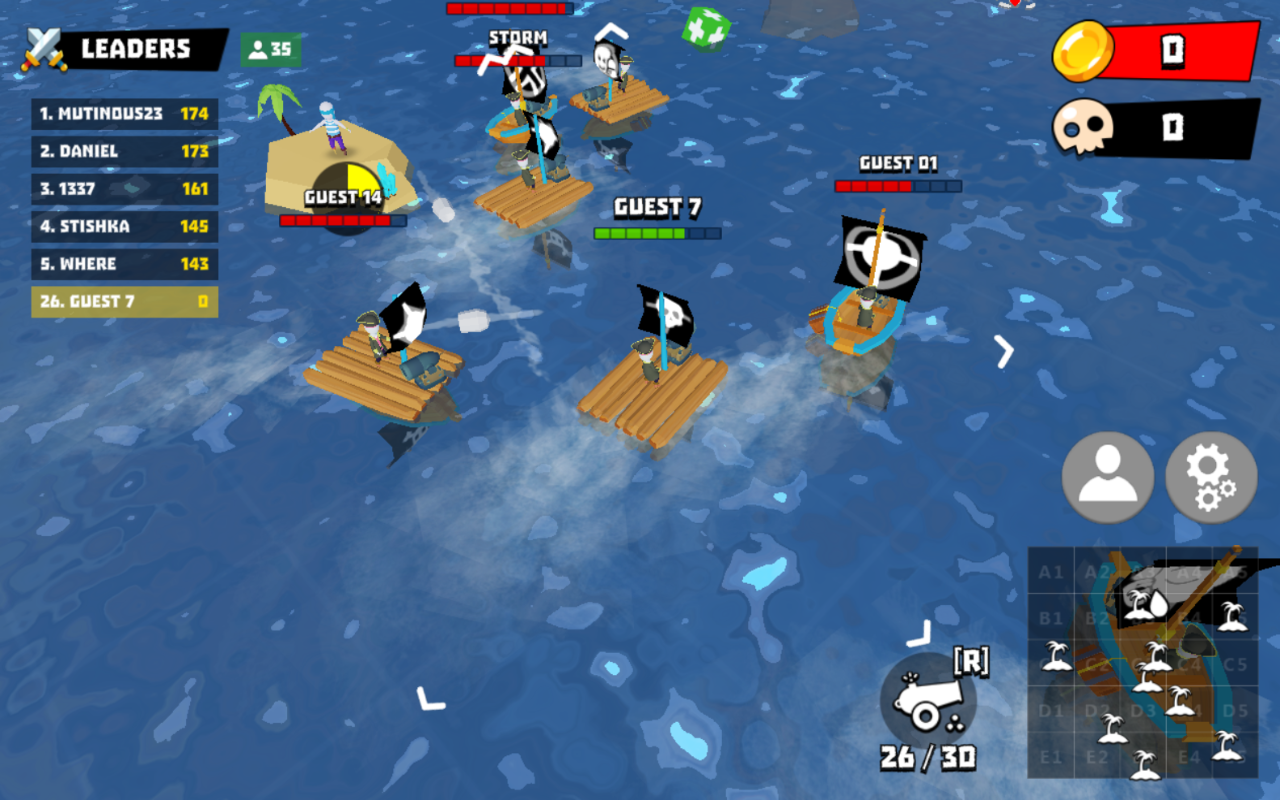Open the gear settings button
Image resolution: width=1280 pixels, height=800 pixels.
[x=1211, y=477]
